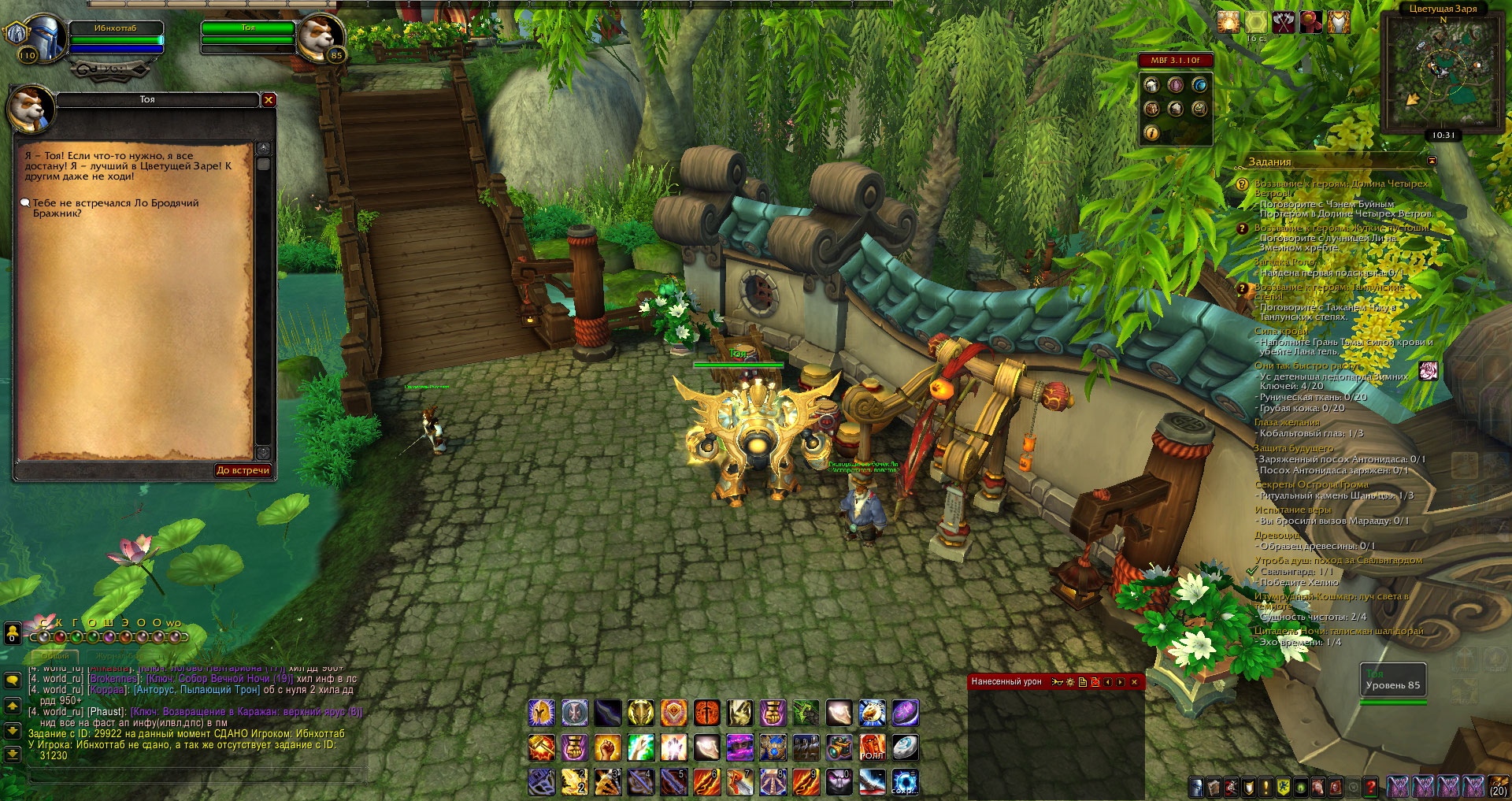Image resolution: width=1512 pixels, height=801 pixels.
Task: Close the Нанесенный урон damage meter
Action: point(1134,682)
